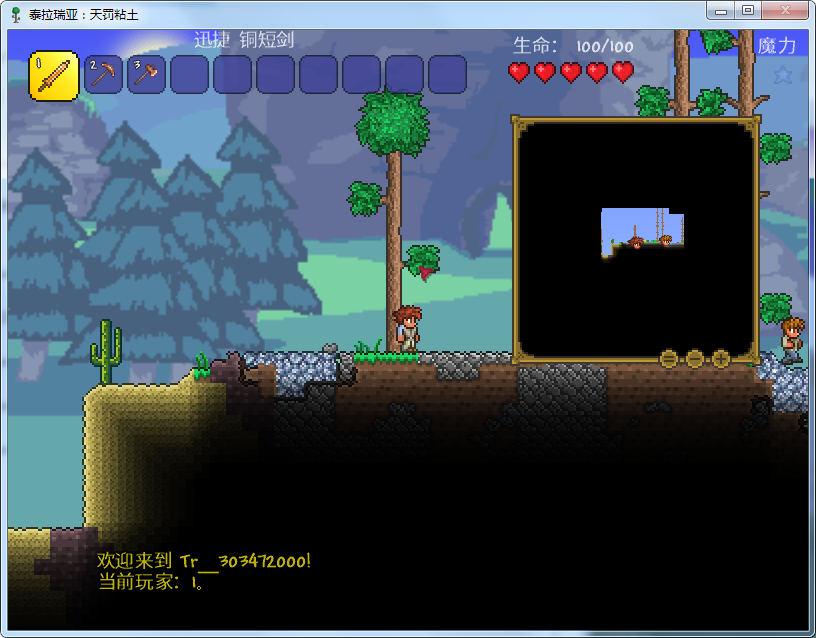Maximize the game window
This screenshot has height=638, width=816.
click(747, 10)
